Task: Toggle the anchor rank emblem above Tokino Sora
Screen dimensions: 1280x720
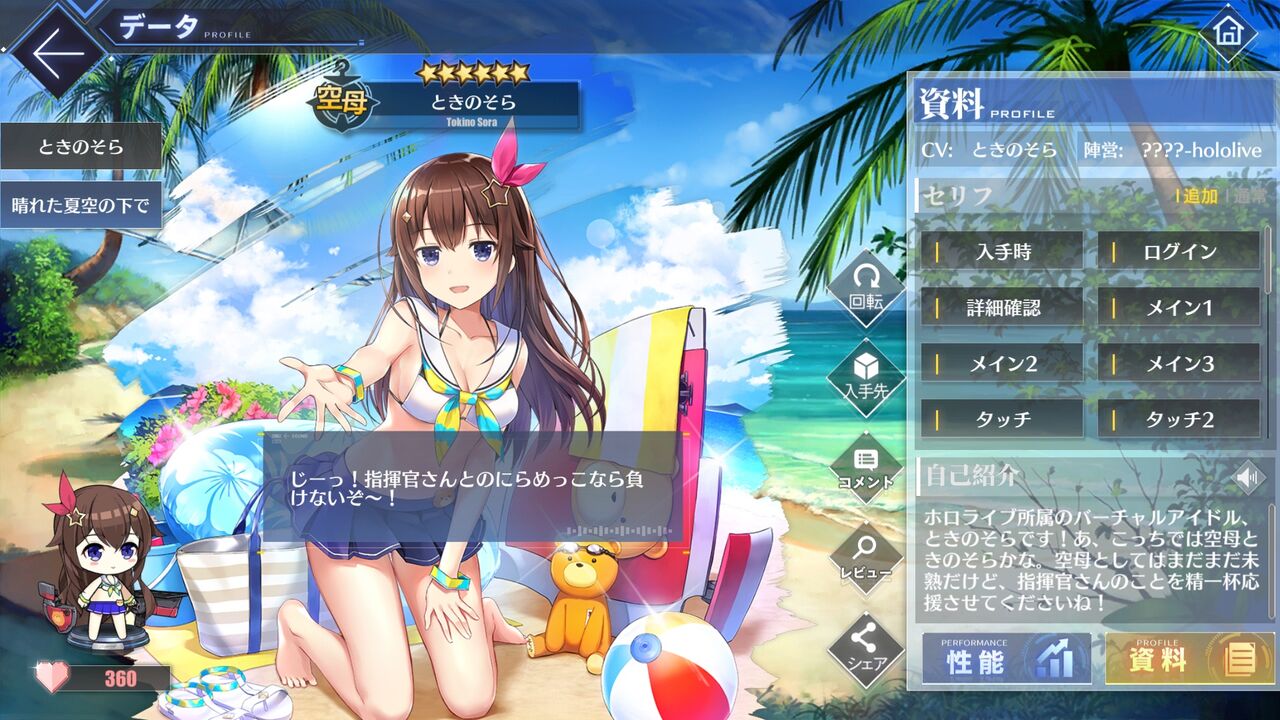Action: click(340, 99)
